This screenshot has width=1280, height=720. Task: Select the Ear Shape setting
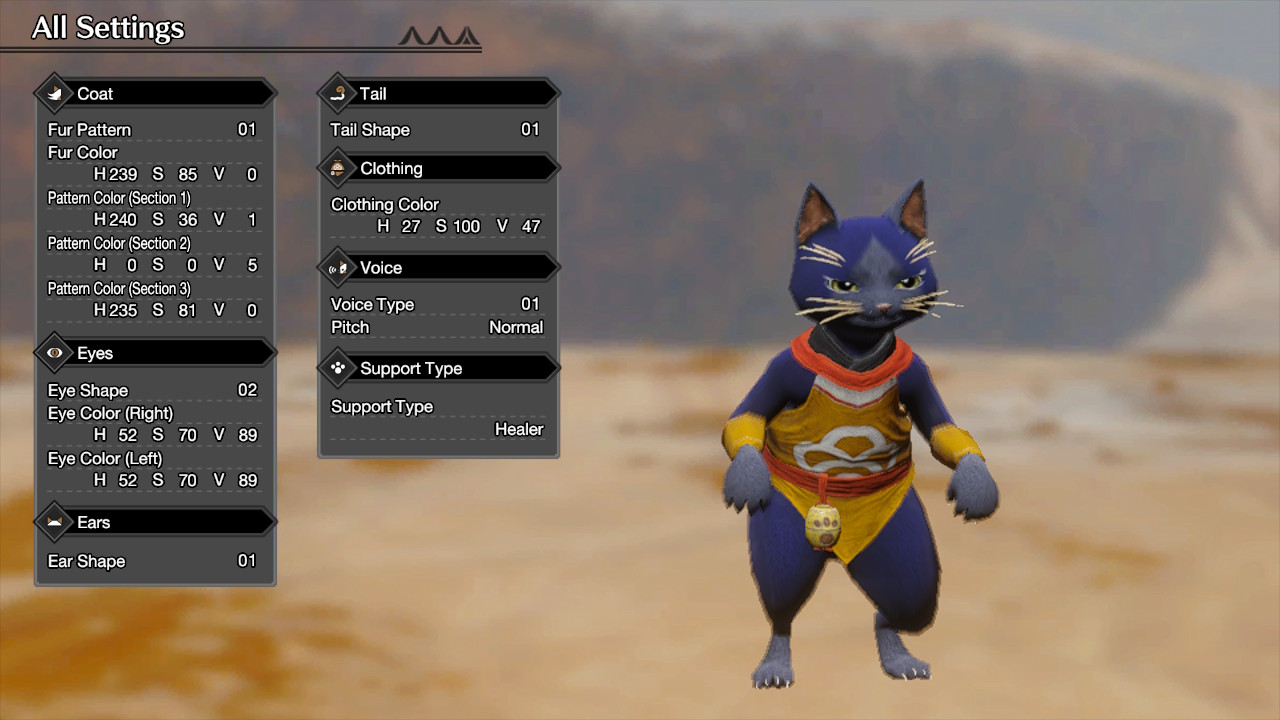point(152,562)
